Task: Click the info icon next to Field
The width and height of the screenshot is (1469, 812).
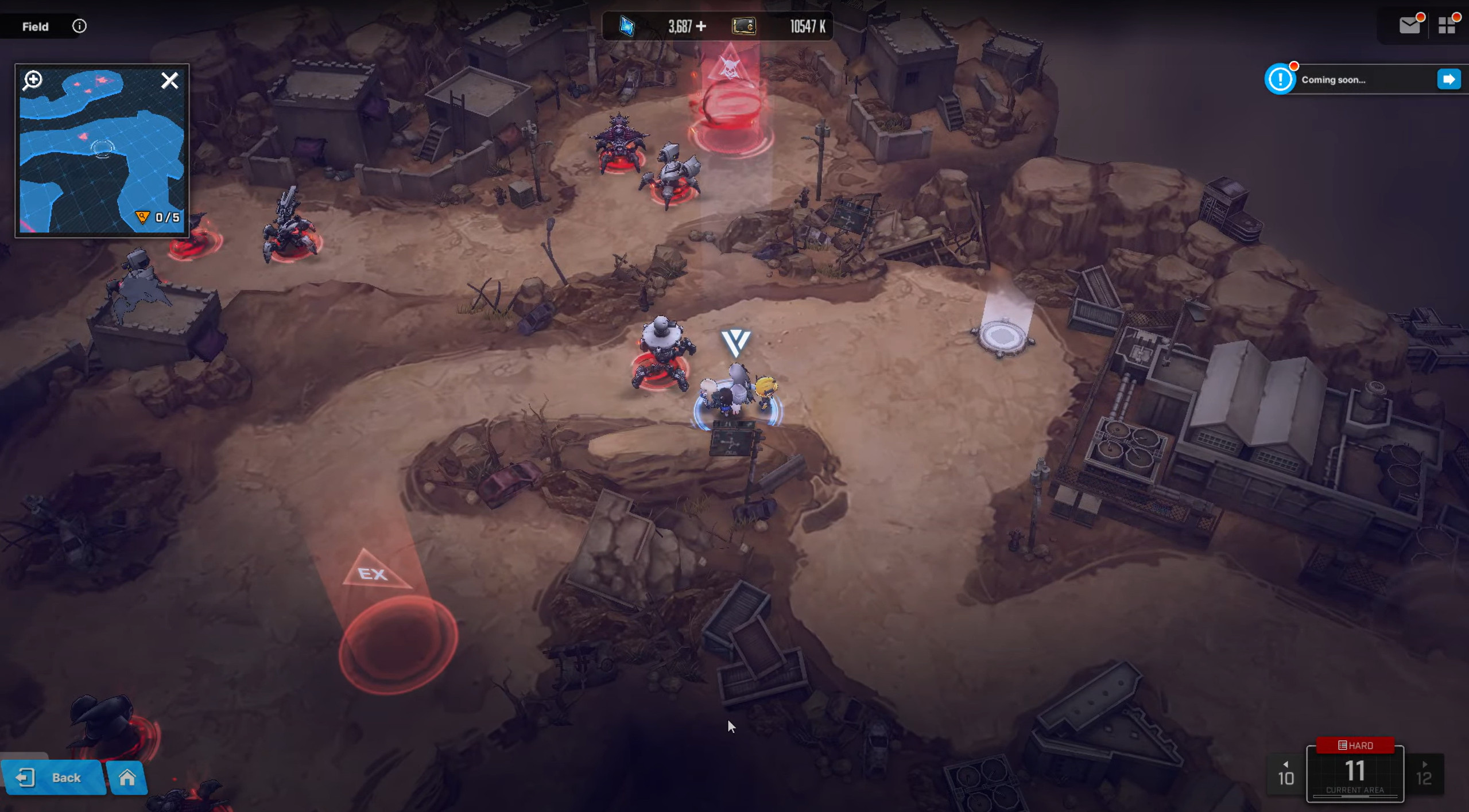Action: [x=79, y=26]
